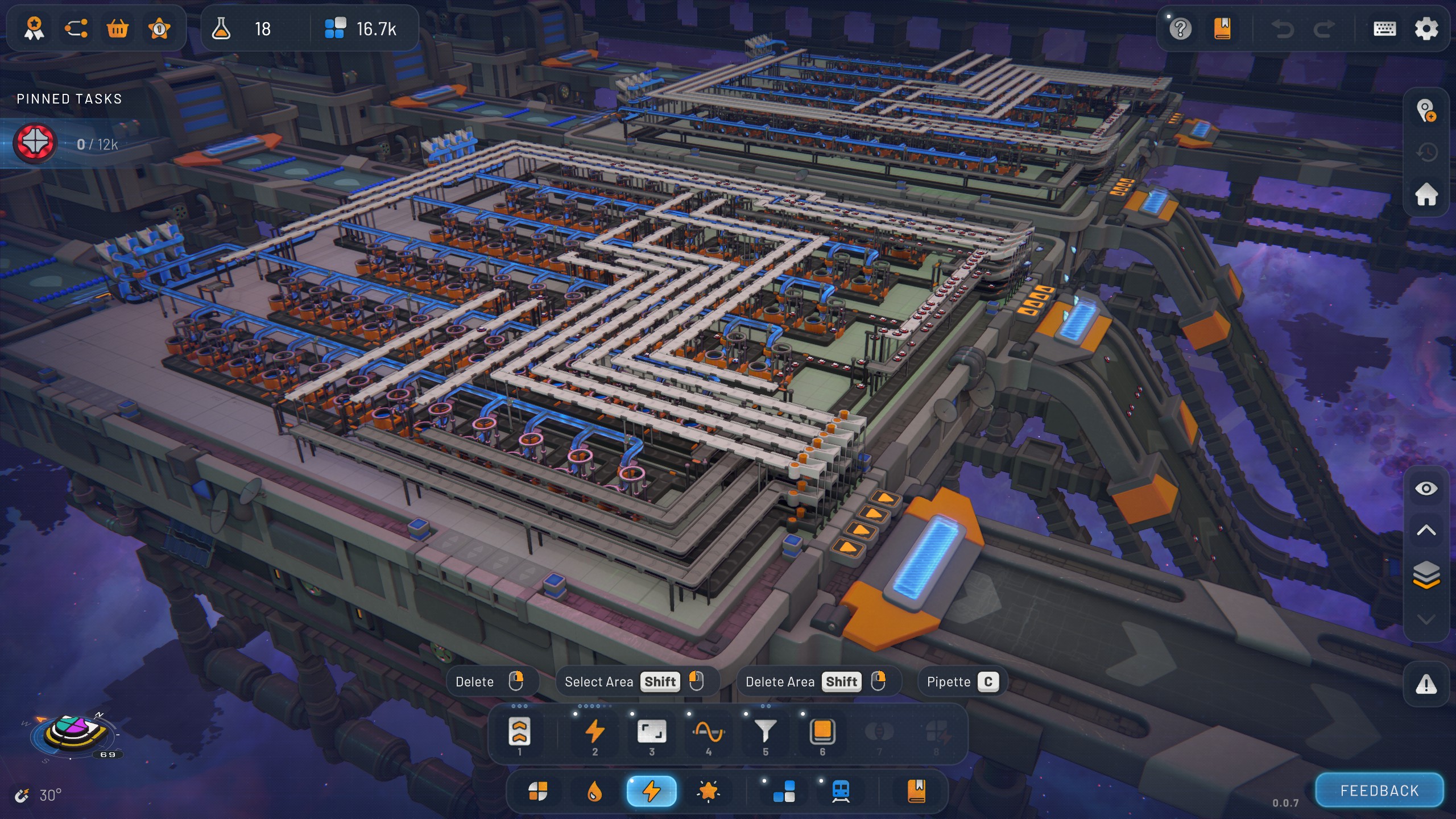Open the milestones badge panel
The width and height of the screenshot is (1456, 819).
pos(34,28)
